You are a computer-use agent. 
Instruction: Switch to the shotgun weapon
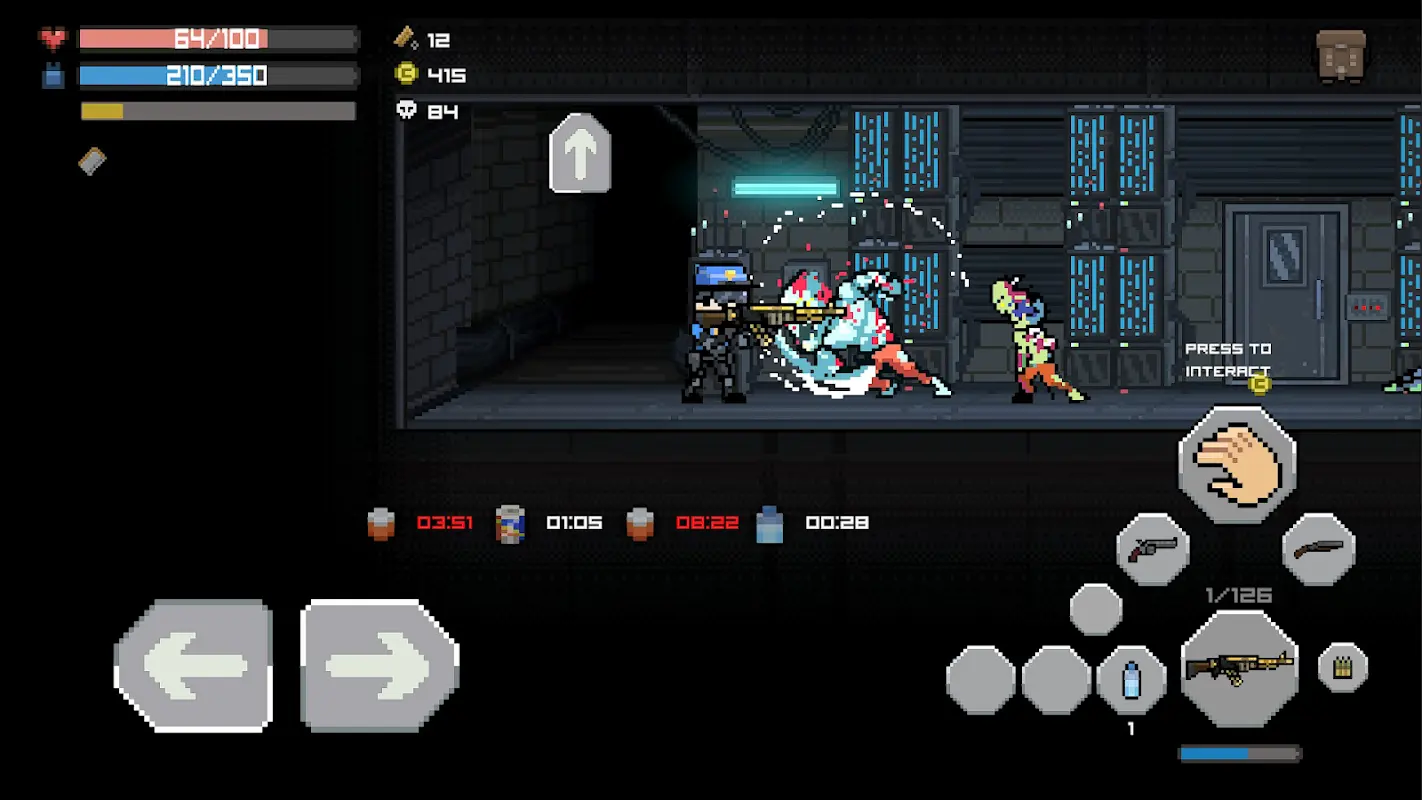point(1318,549)
